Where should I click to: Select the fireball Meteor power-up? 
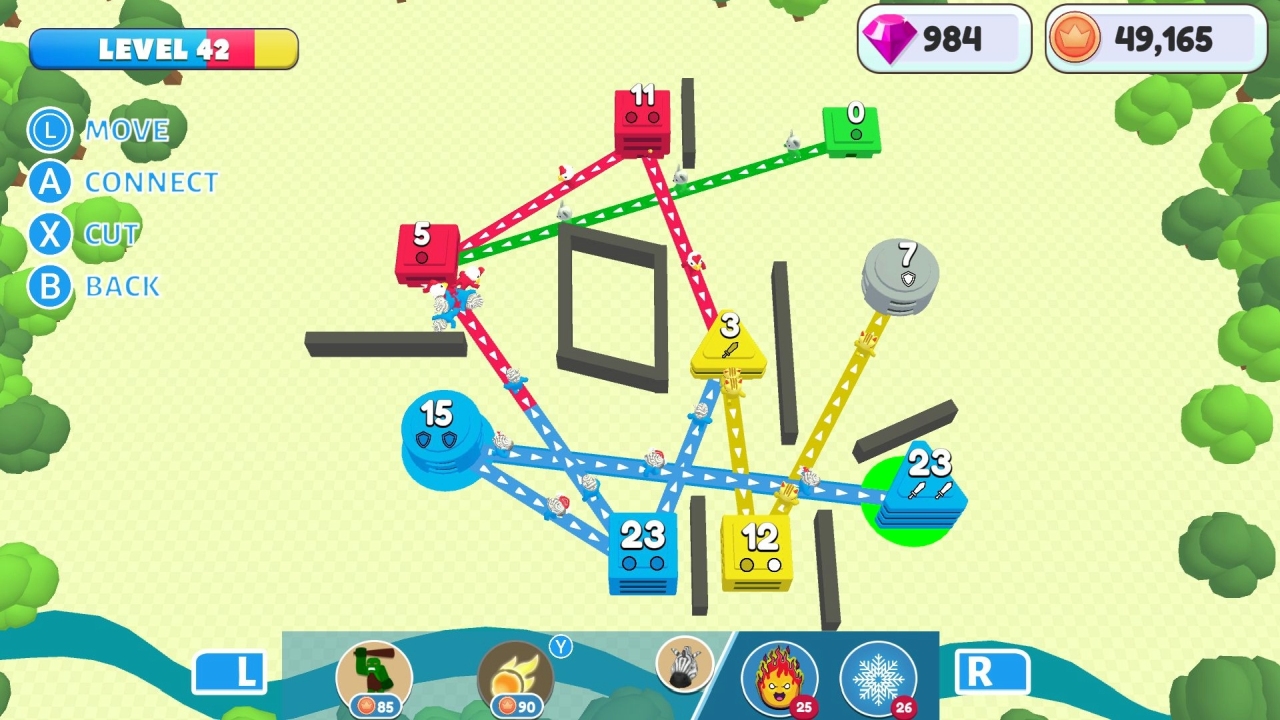[x=781, y=677]
